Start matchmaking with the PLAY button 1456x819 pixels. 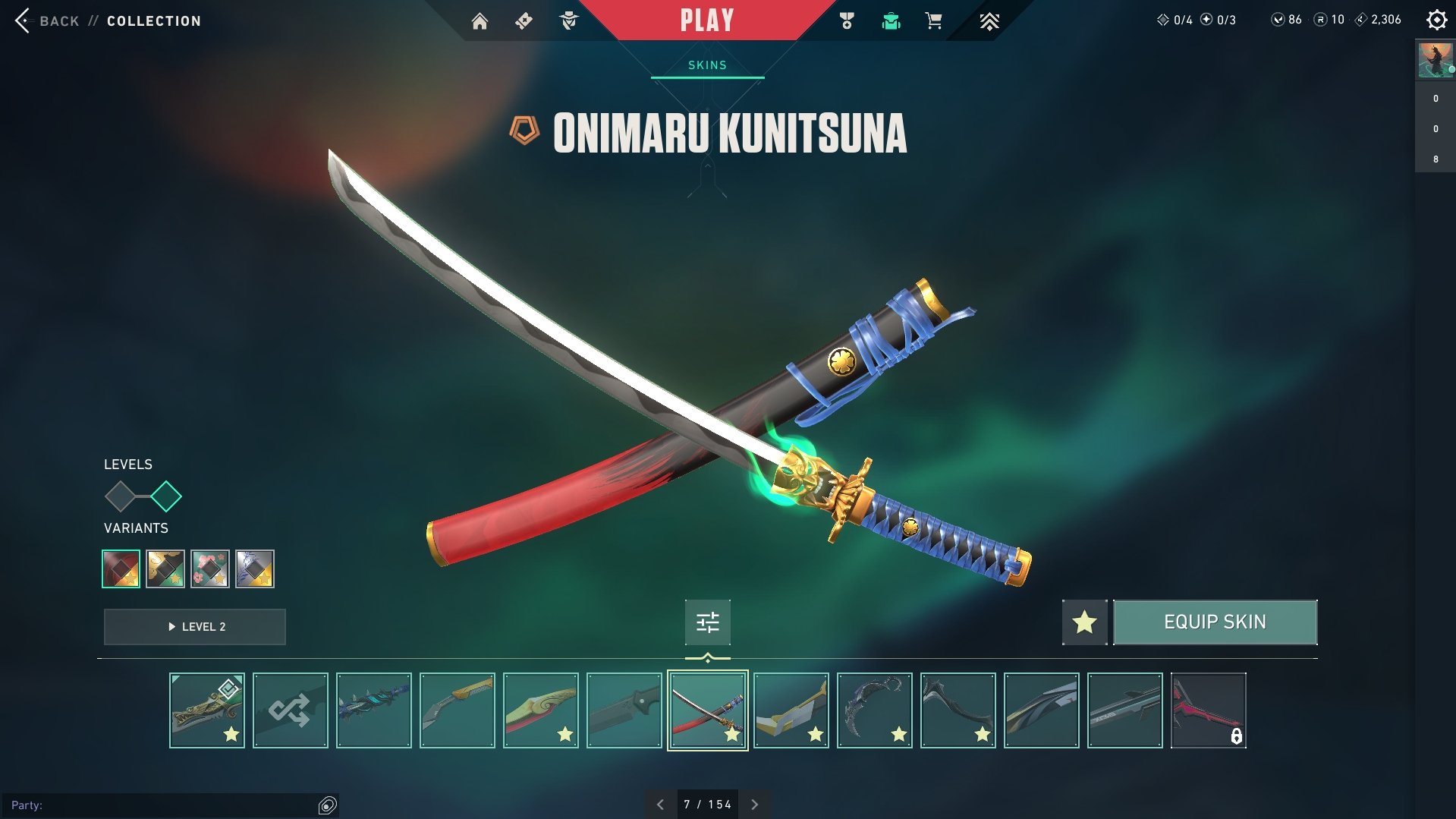coord(706,20)
